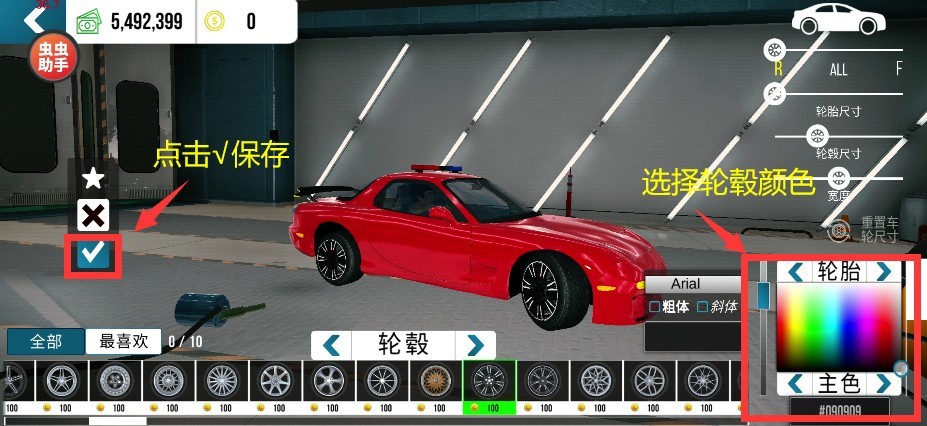Mark the current wheel as favorite with the star

pos(93,179)
